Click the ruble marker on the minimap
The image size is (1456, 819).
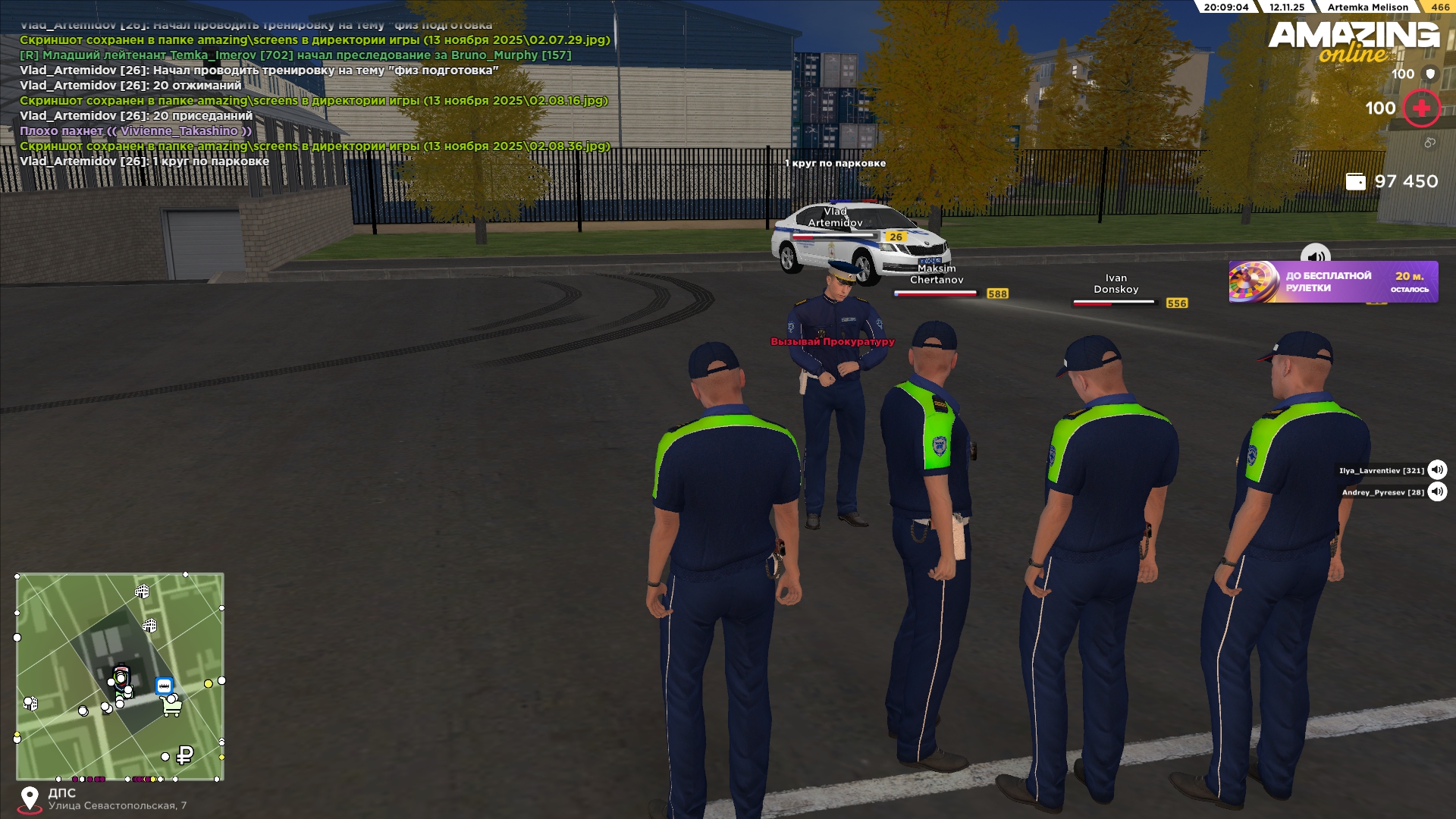coord(184,755)
